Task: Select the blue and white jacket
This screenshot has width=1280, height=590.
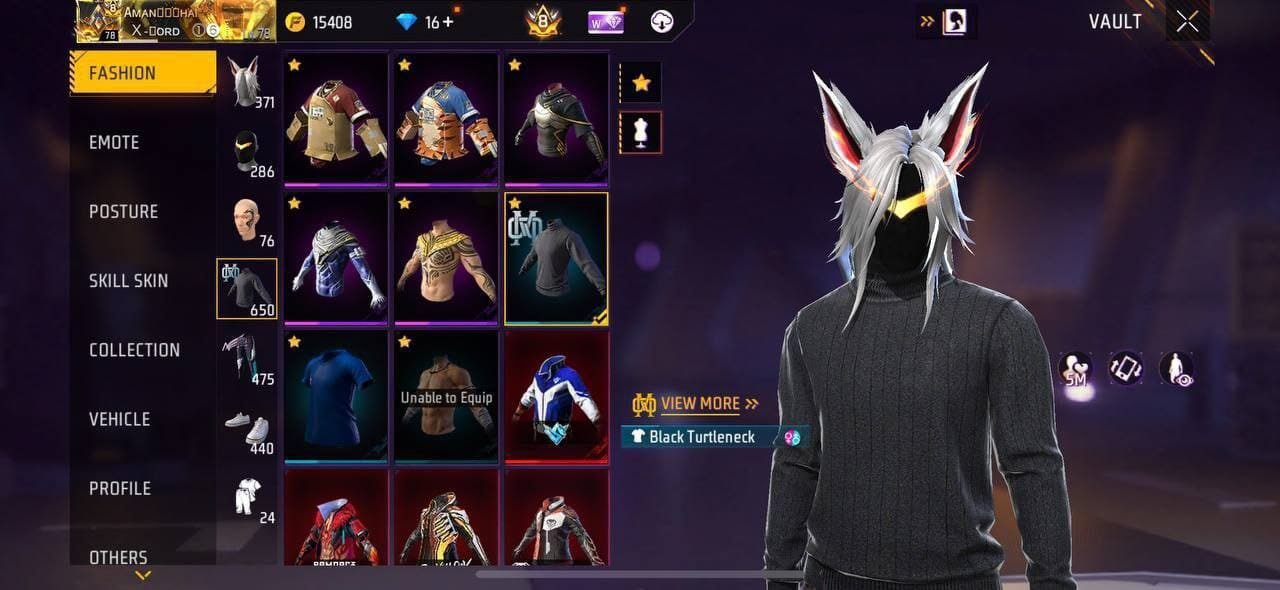Action: (x=556, y=396)
